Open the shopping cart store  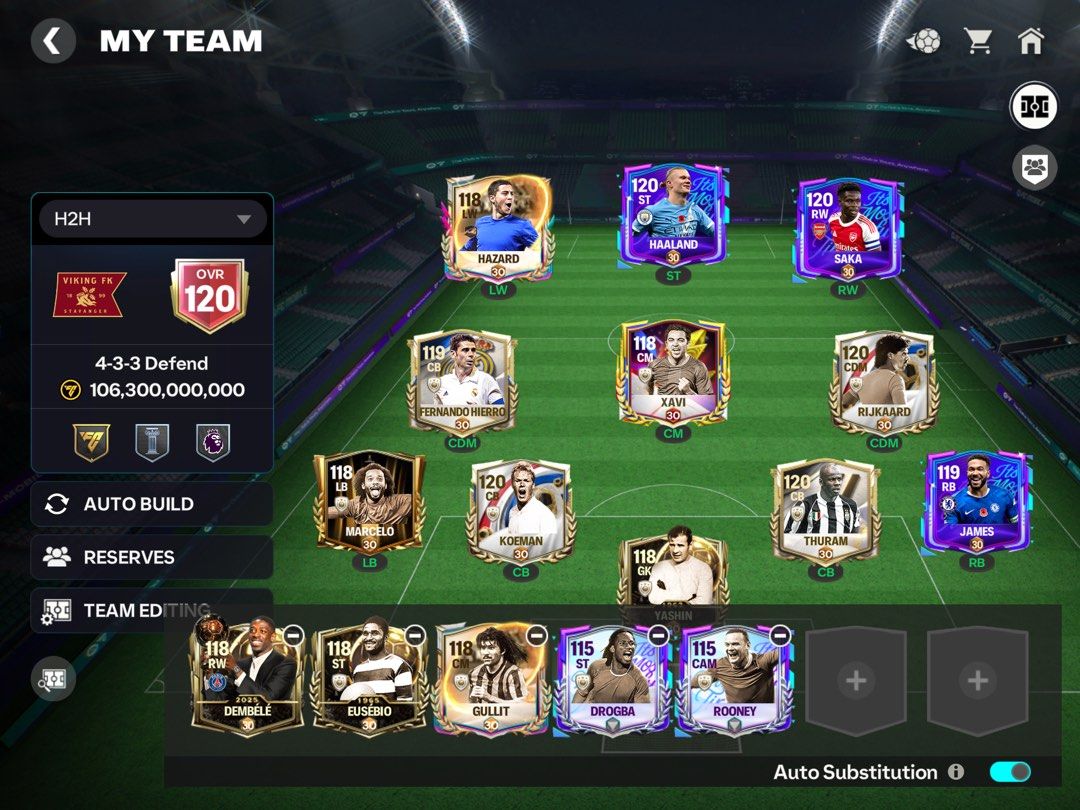[978, 41]
